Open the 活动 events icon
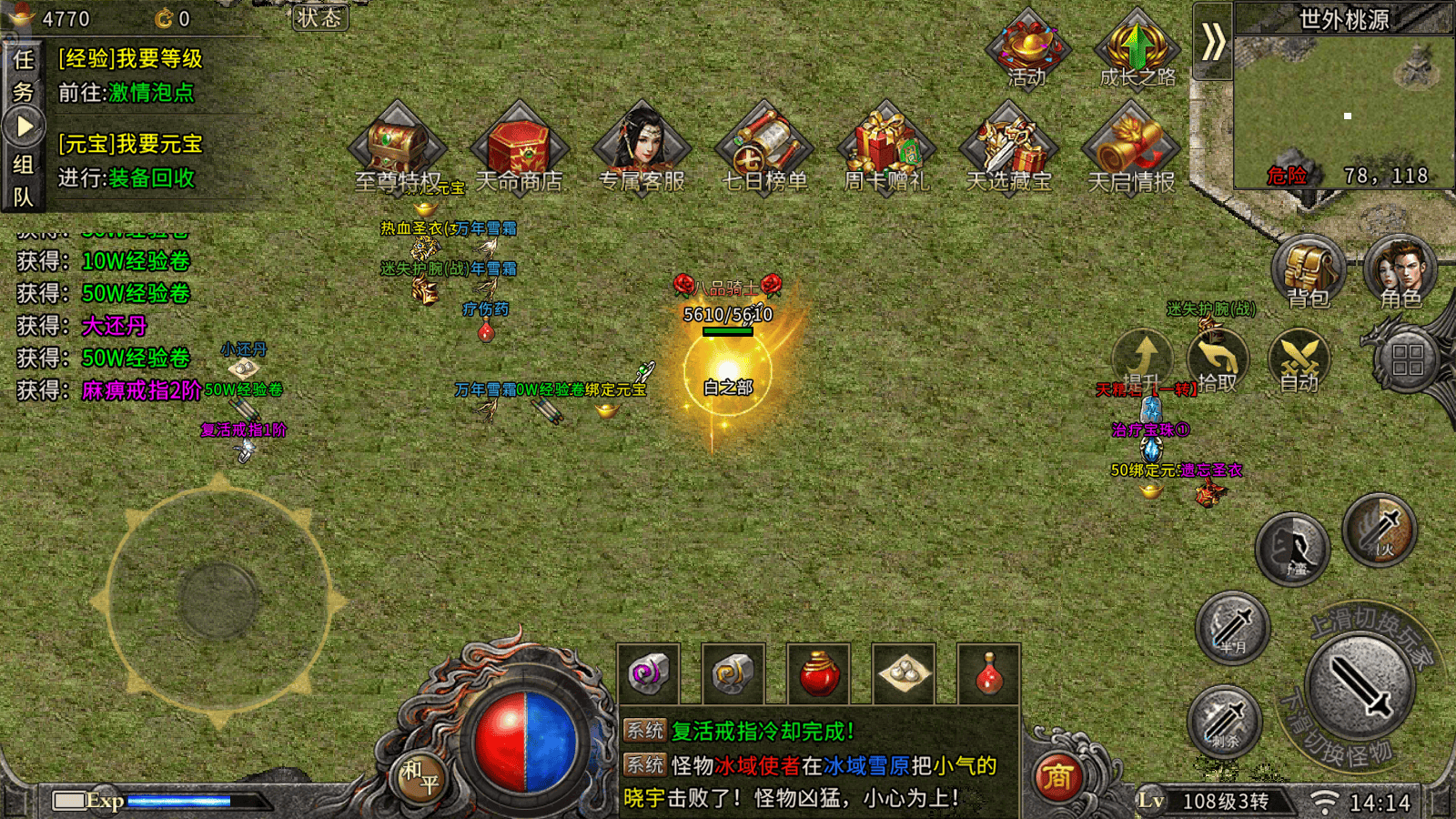This screenshot has height=819, width=1456. pos(1028,48)
